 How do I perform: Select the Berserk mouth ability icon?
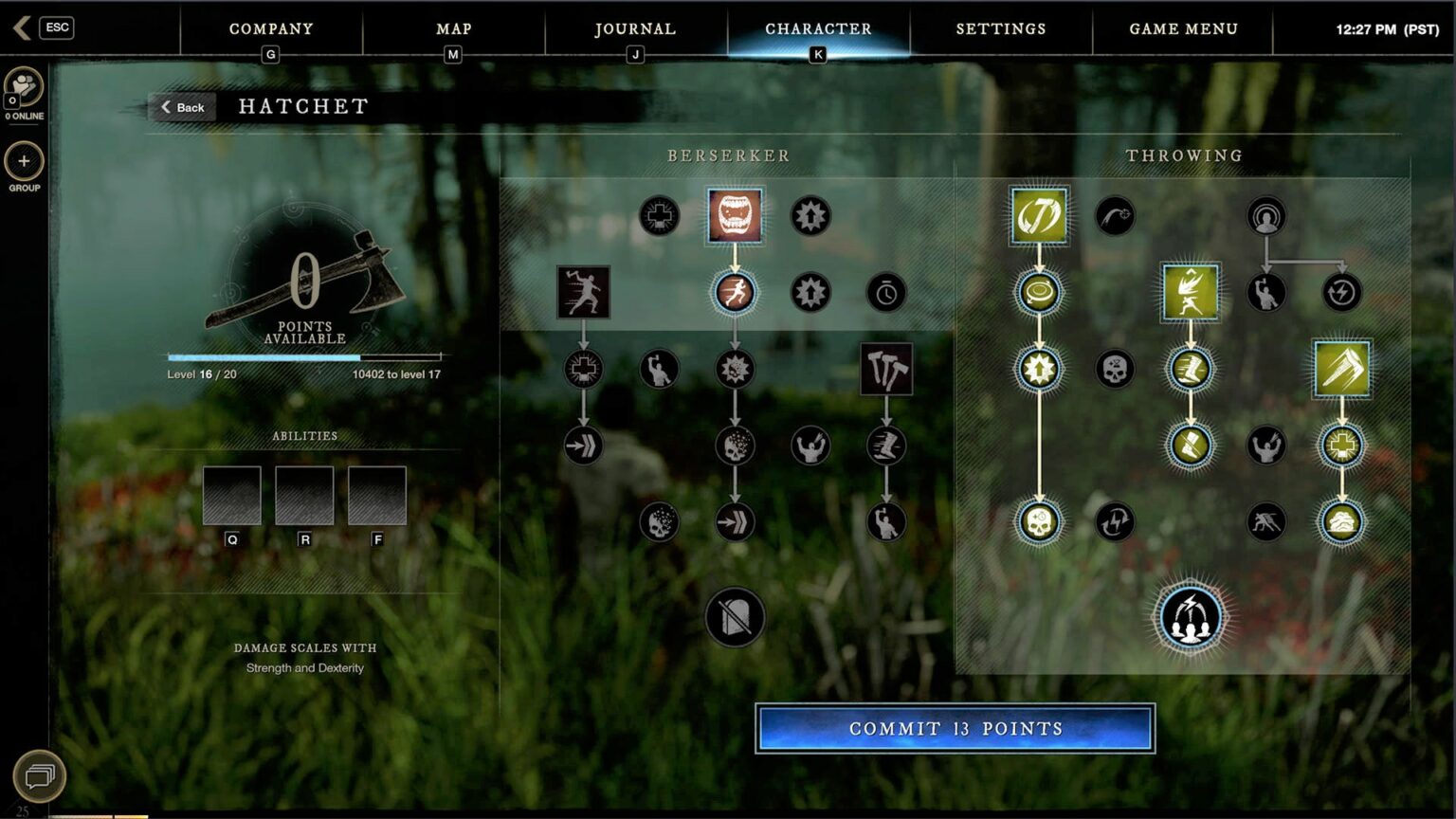click(735, 215)
